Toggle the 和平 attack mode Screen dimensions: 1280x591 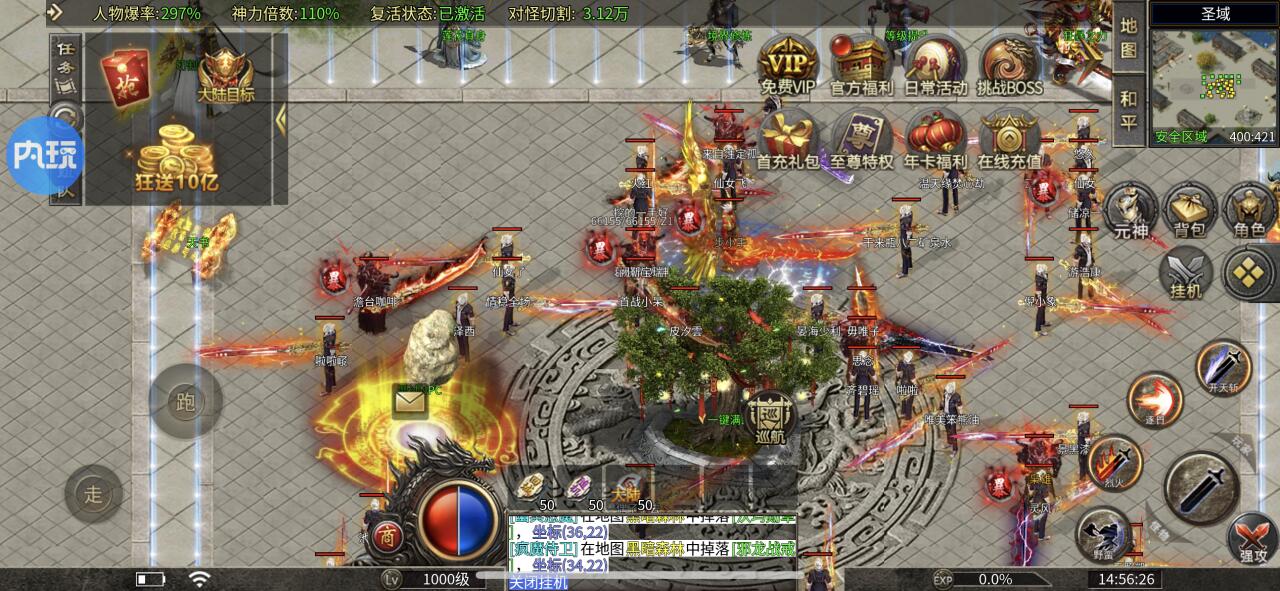tap(1128, 110)
